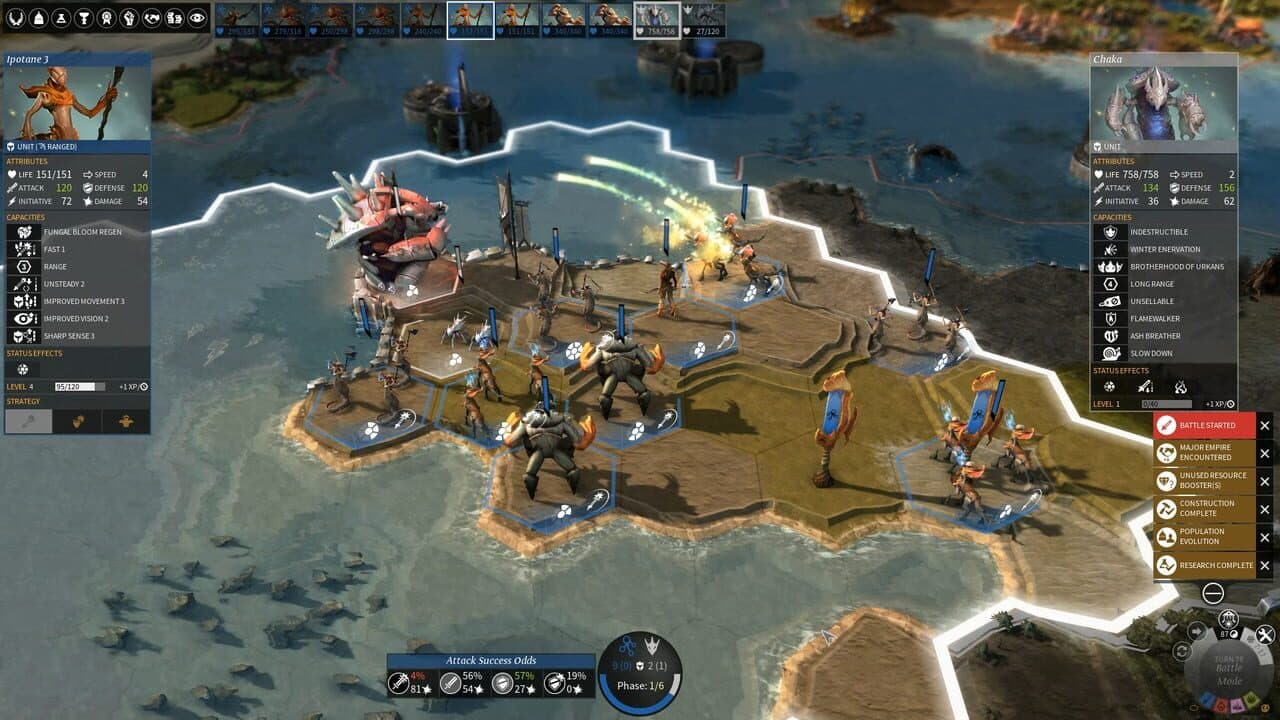The height and width of the screenshot is (720, 1280).
Task: Click the Long Range capacity icon for Chaka
Action: pos(1110,283)
